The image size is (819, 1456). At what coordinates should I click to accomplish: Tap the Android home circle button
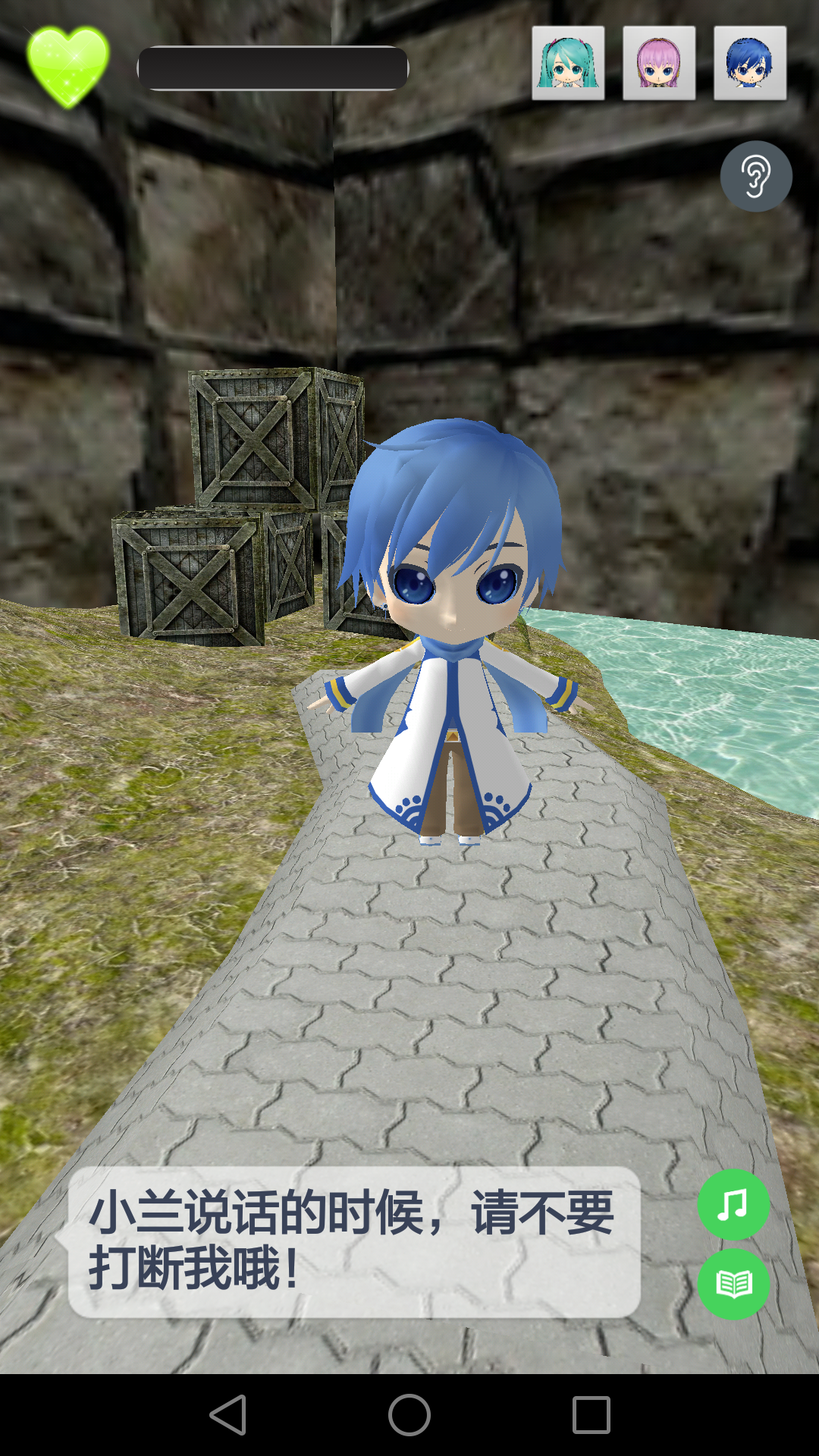tap(409, 1415)
